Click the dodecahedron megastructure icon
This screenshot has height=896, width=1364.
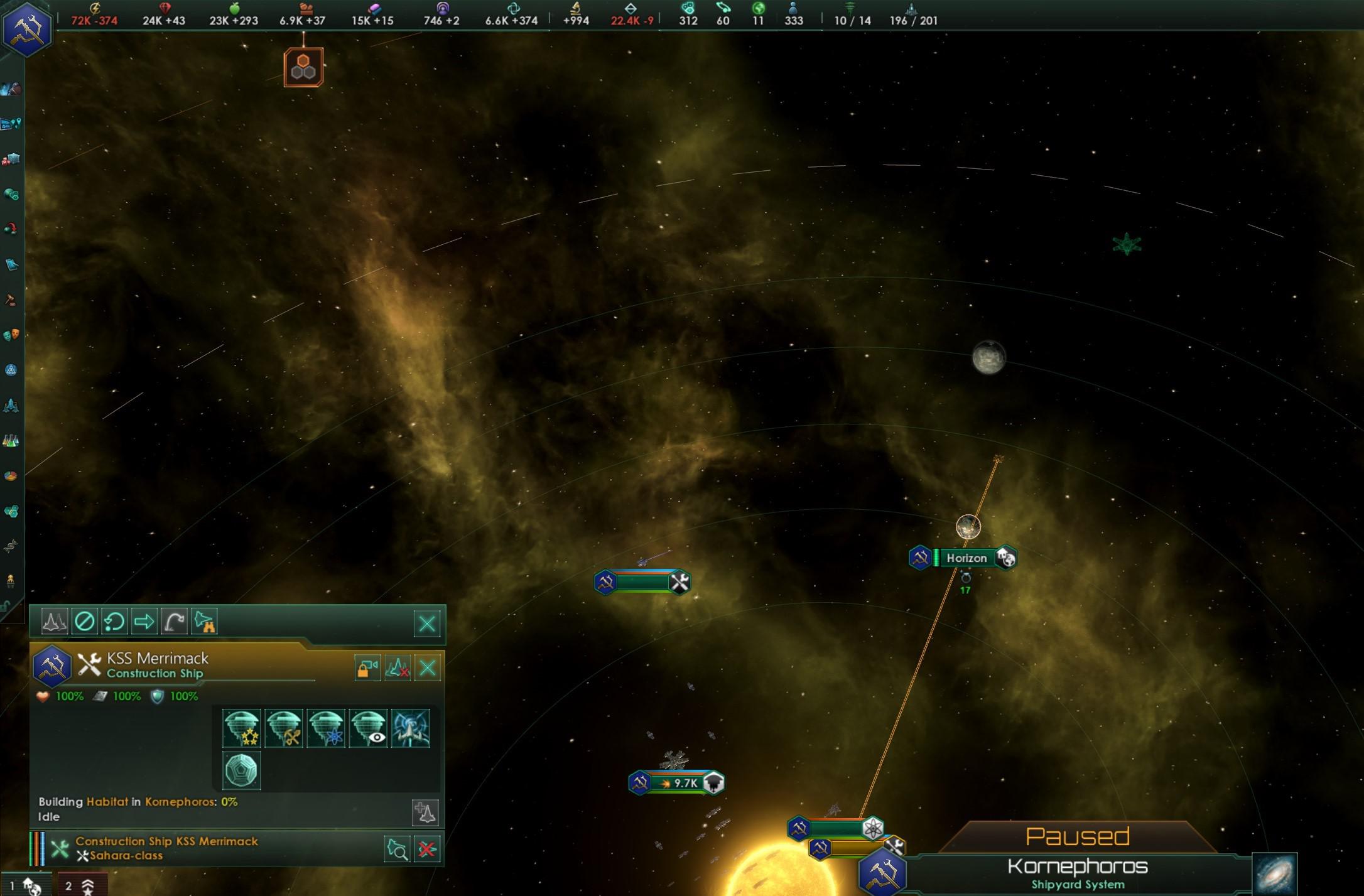click(x=242, y=771)
